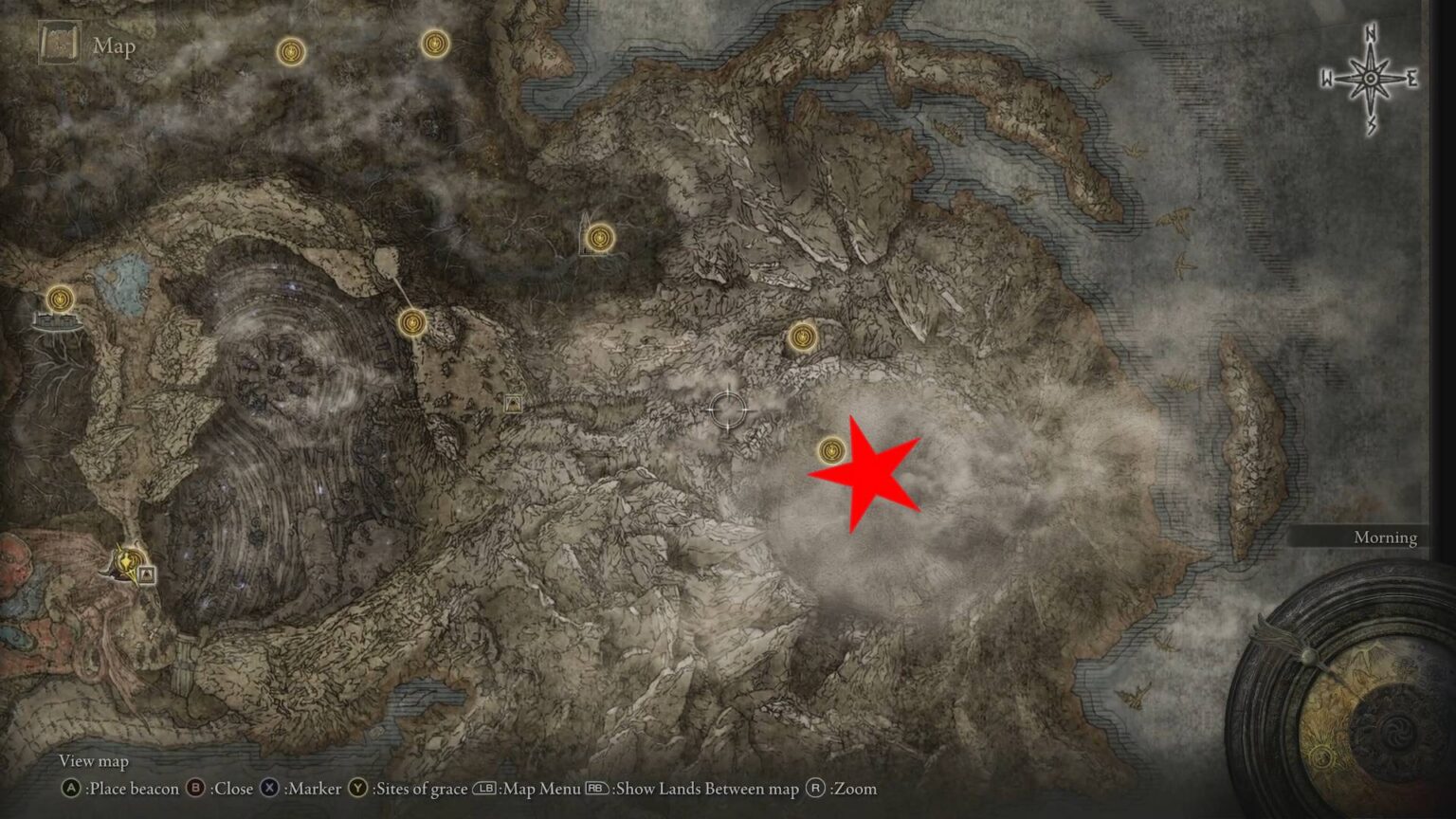Open the Map Menu via the LB prompt
This screenshot has width=1456, height=819.
tap(484, 788)
